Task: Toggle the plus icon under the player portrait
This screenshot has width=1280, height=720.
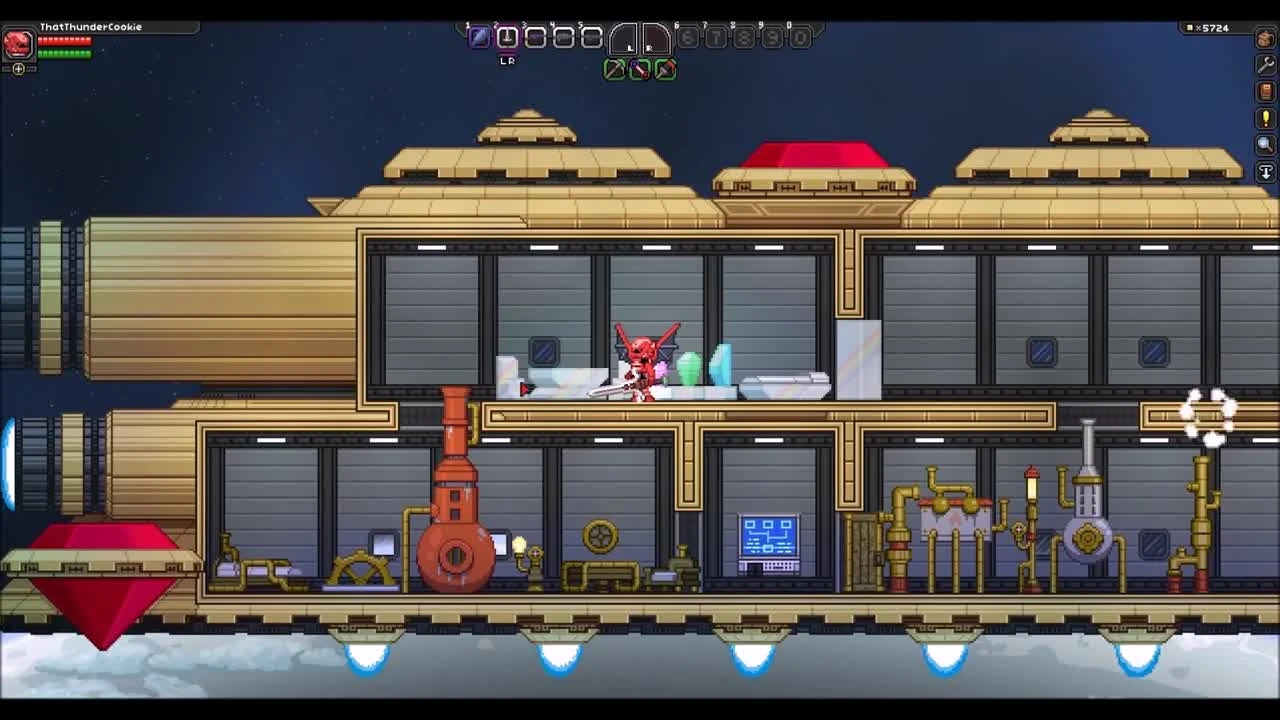Action: (17, 69)
